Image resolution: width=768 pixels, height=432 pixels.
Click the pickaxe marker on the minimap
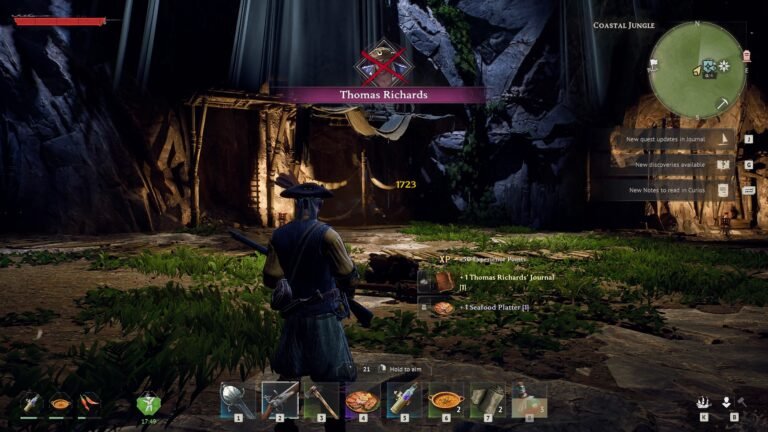723,103
